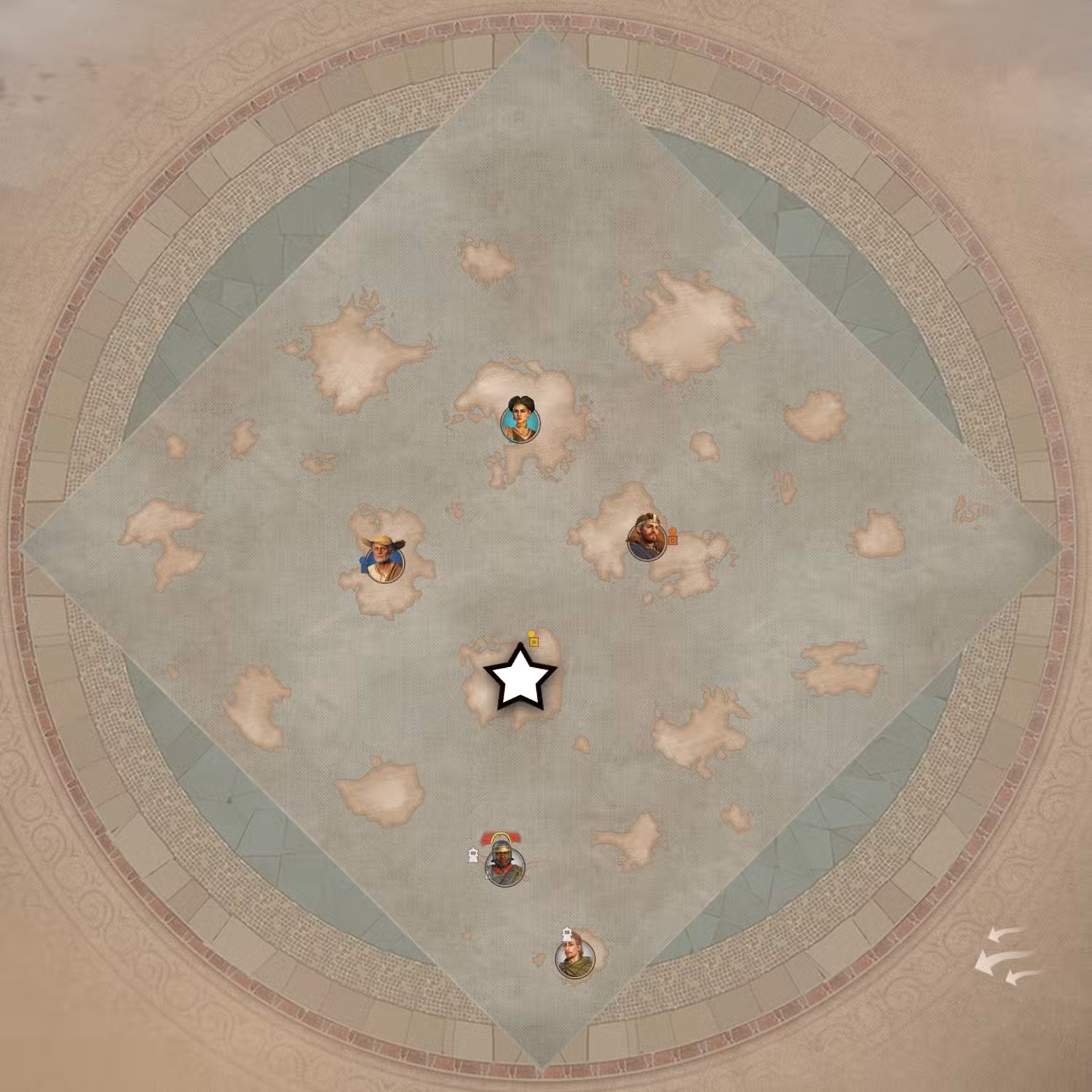The width and height of the screenshot is (1092, 1092).
Task: Click the small orange marker above the white star
Action: point(533,637)
